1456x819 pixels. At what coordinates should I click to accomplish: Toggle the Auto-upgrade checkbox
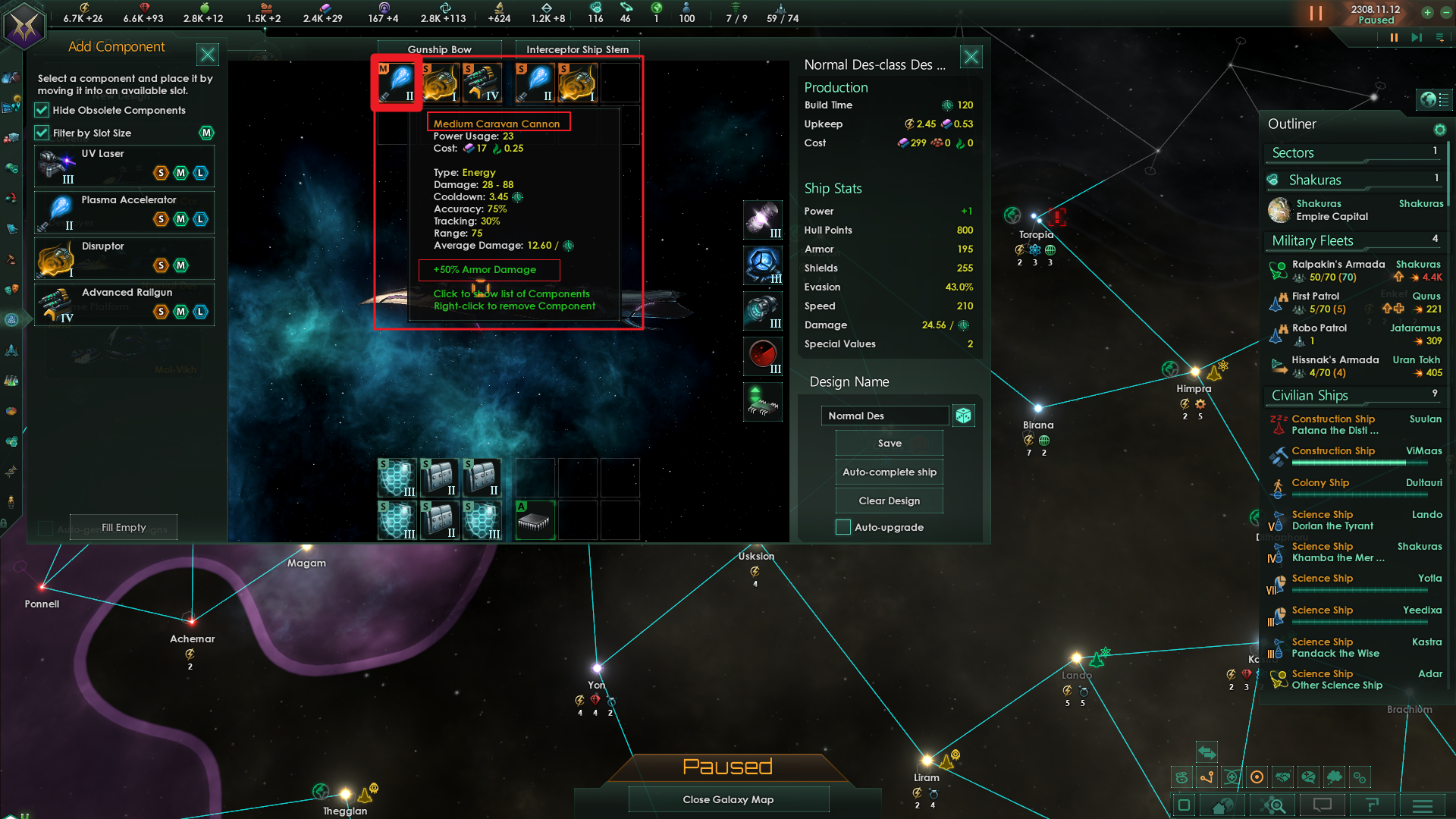click(843, 528)
